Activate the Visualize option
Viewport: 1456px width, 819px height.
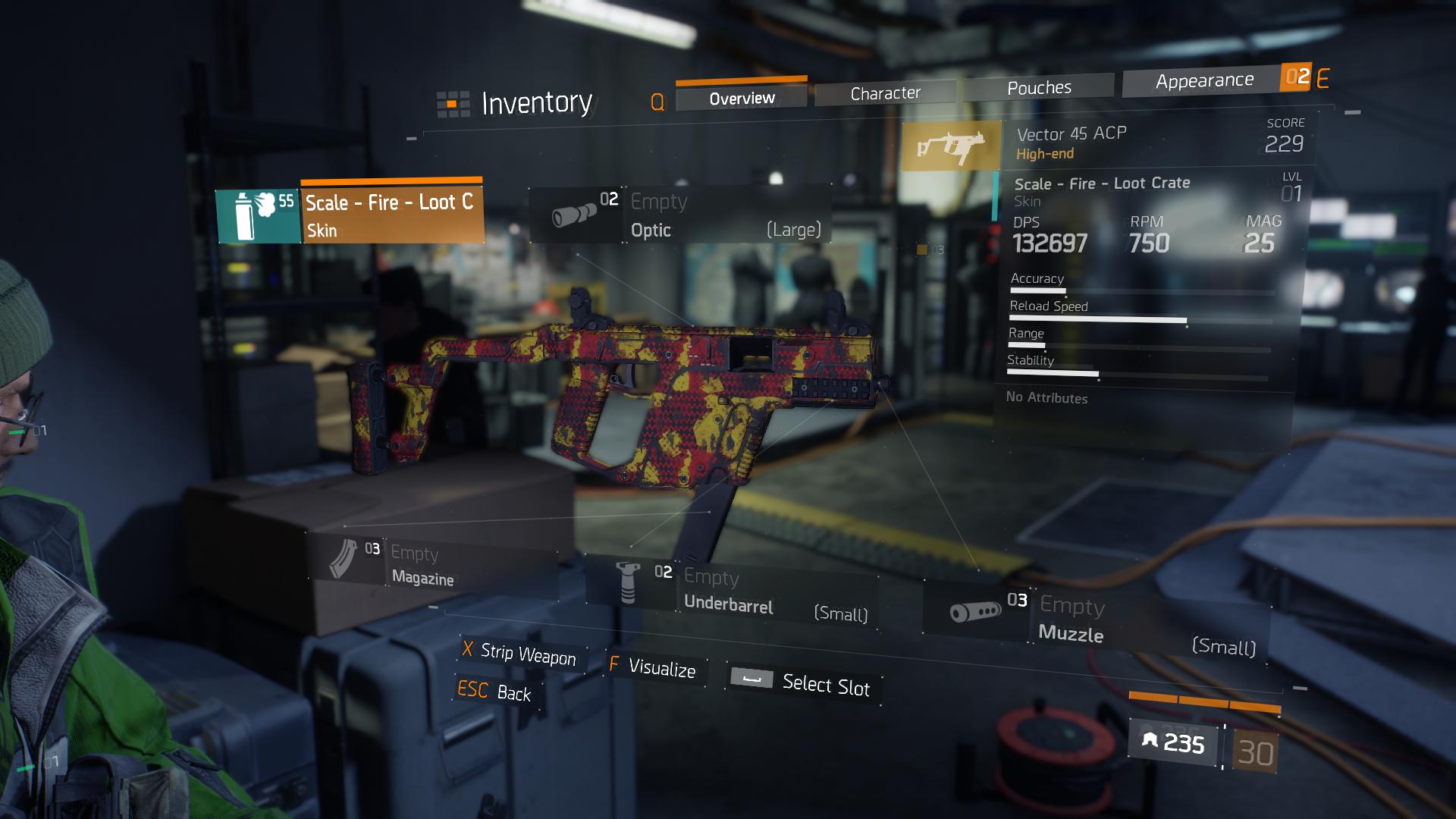[x=654, y=667]
